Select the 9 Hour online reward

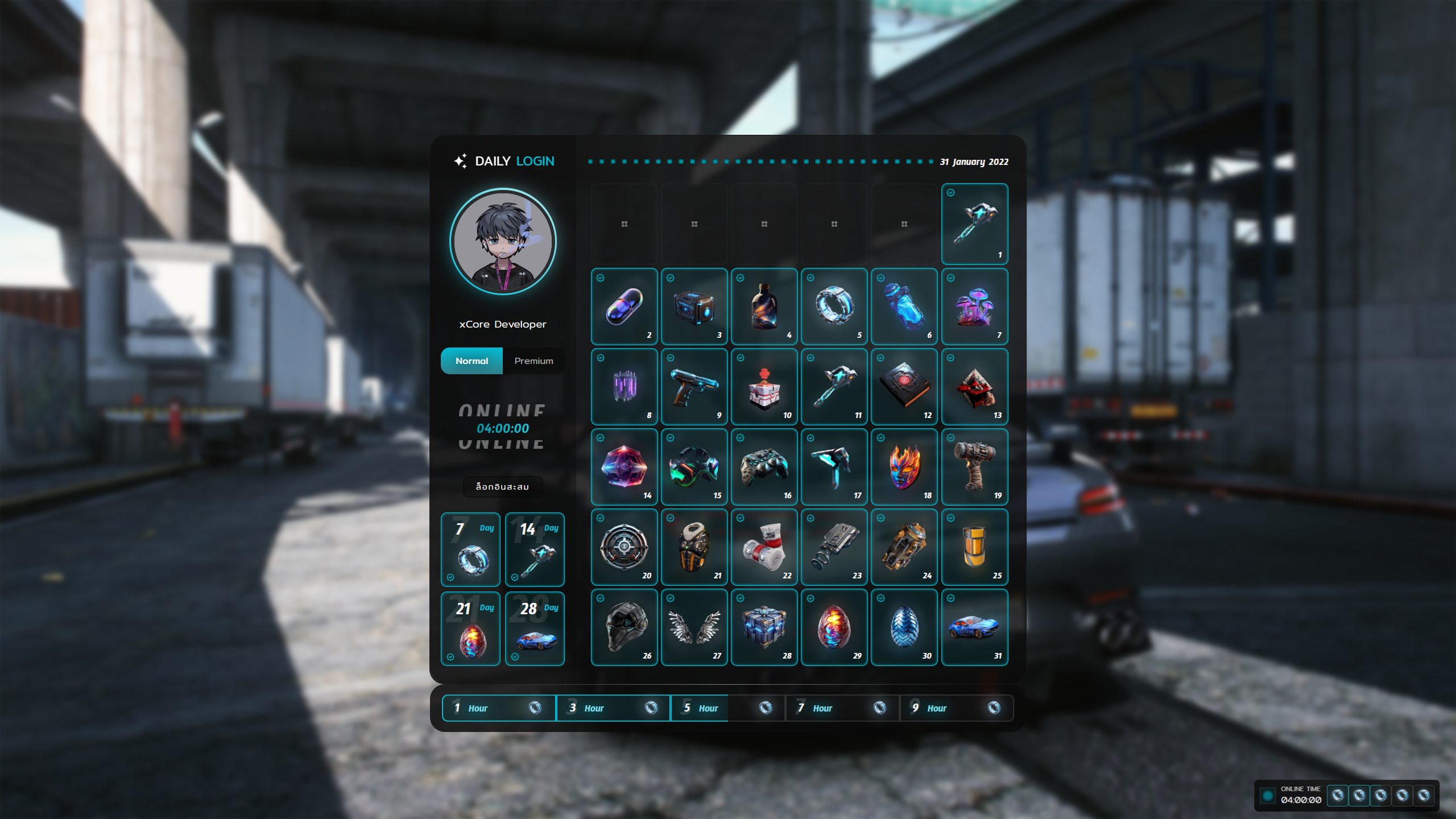956,708
